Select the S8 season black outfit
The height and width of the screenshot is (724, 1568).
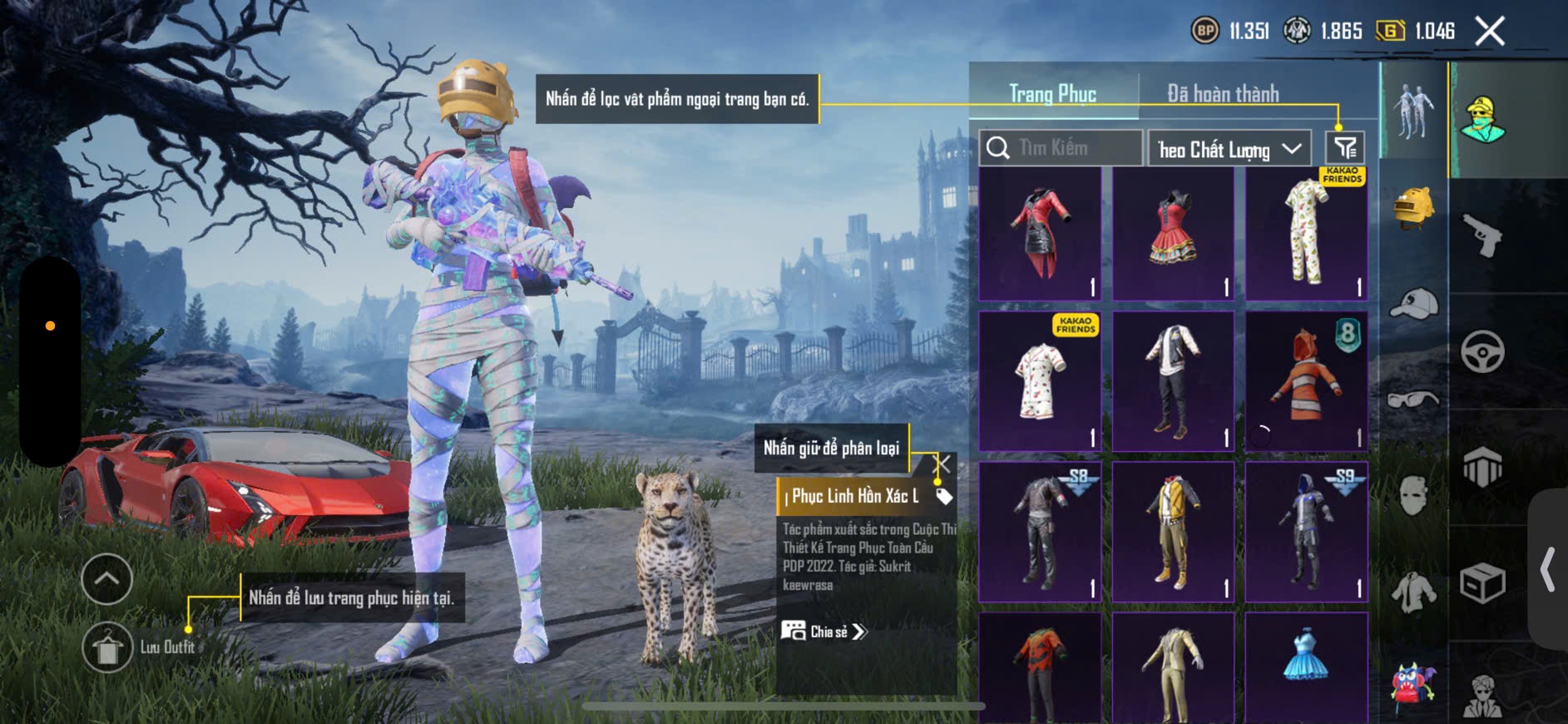click(1040, 531)
